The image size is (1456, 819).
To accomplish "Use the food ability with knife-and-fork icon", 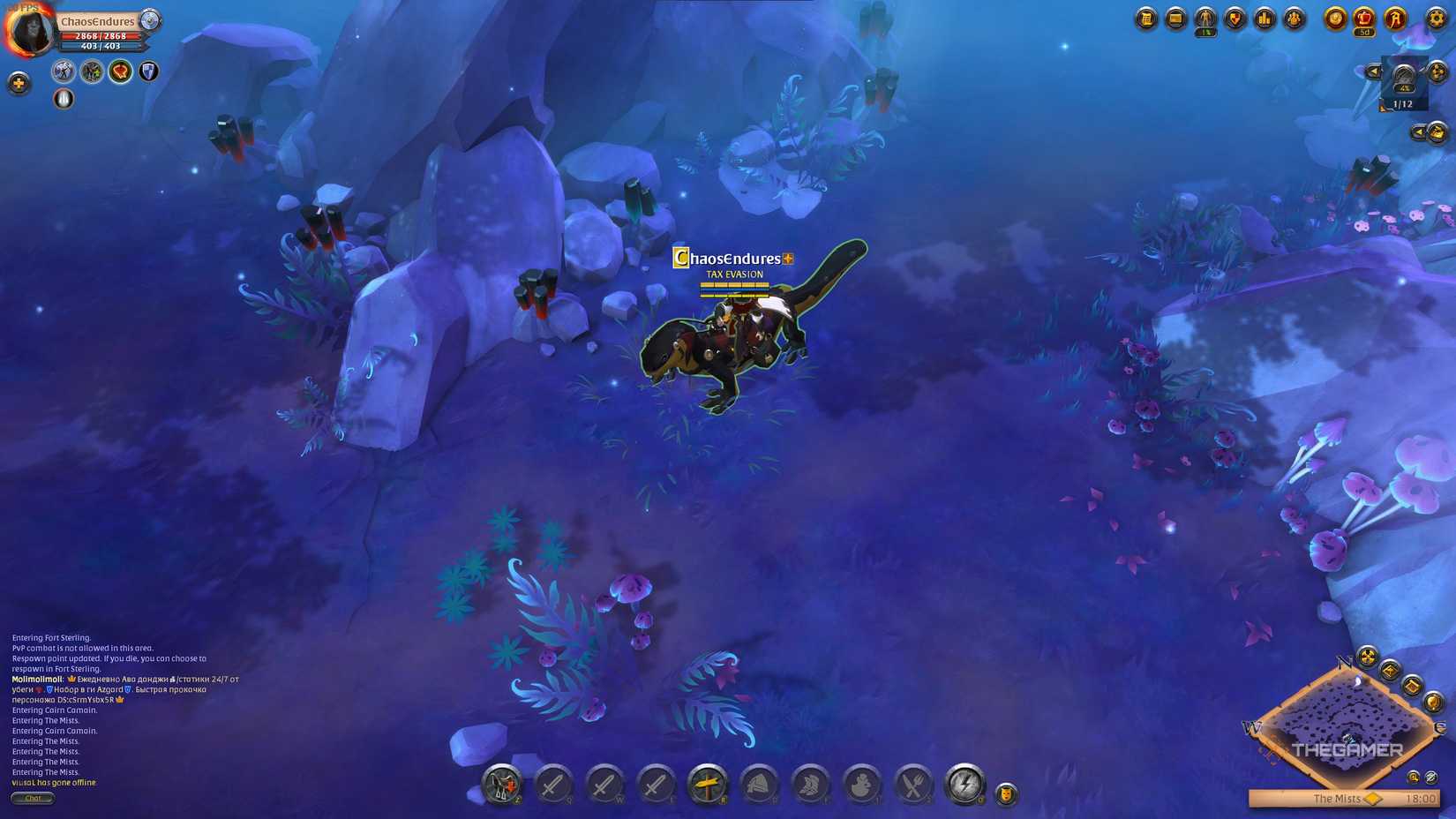I will coord(913,785).
